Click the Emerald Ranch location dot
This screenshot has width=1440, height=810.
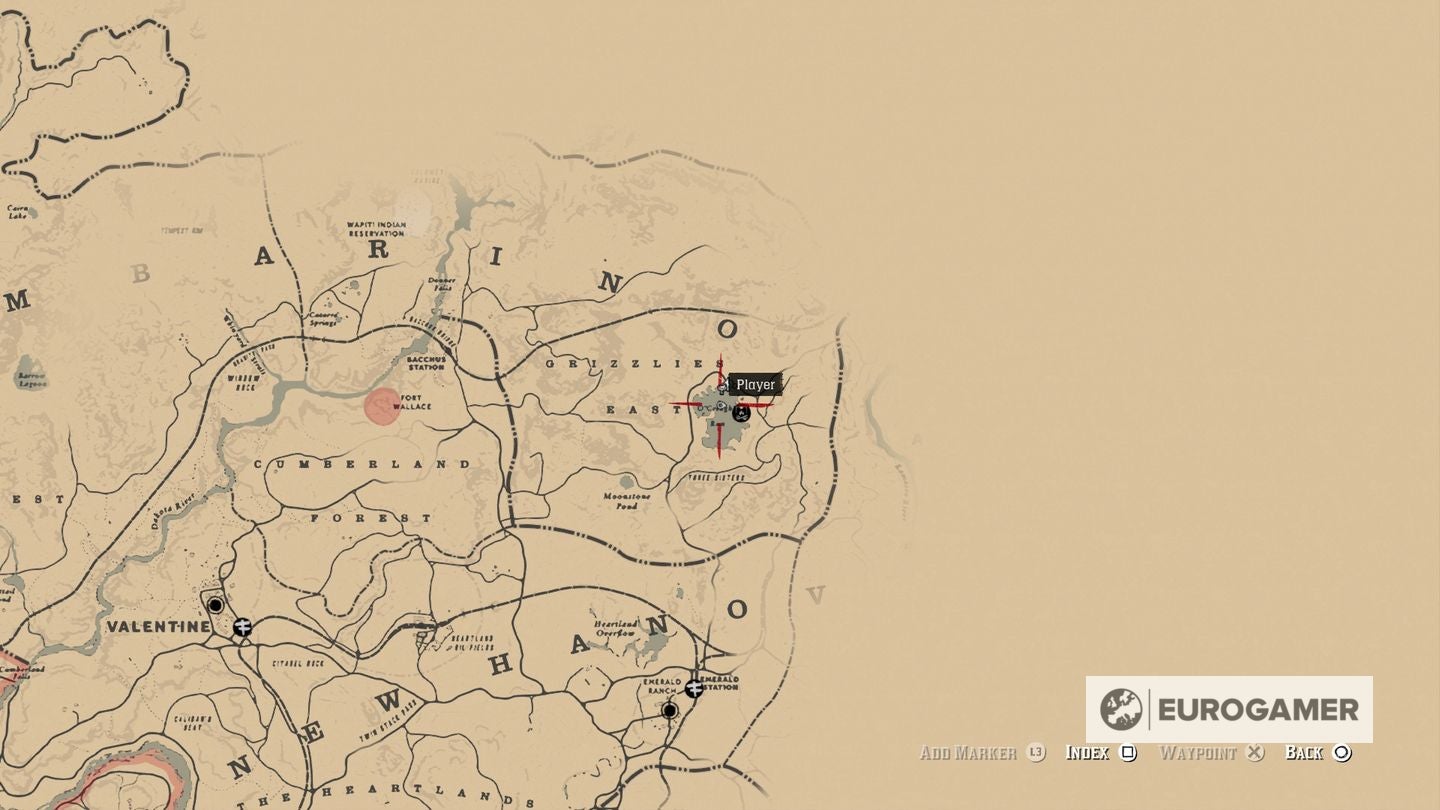pos(668,710)
